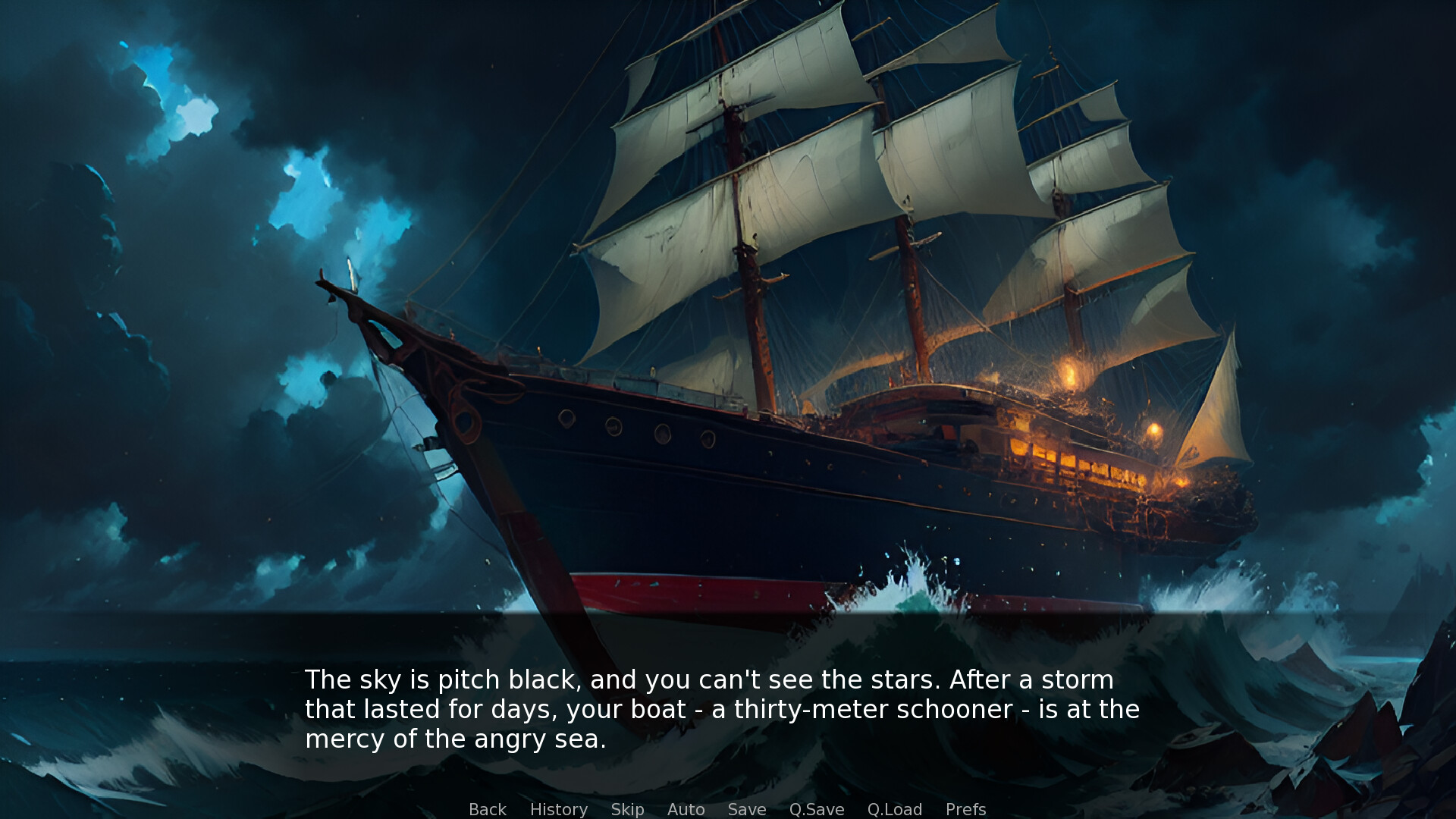Rewind to the previous dialogue line
This screenshot has width=1456, height=819.
488,809
